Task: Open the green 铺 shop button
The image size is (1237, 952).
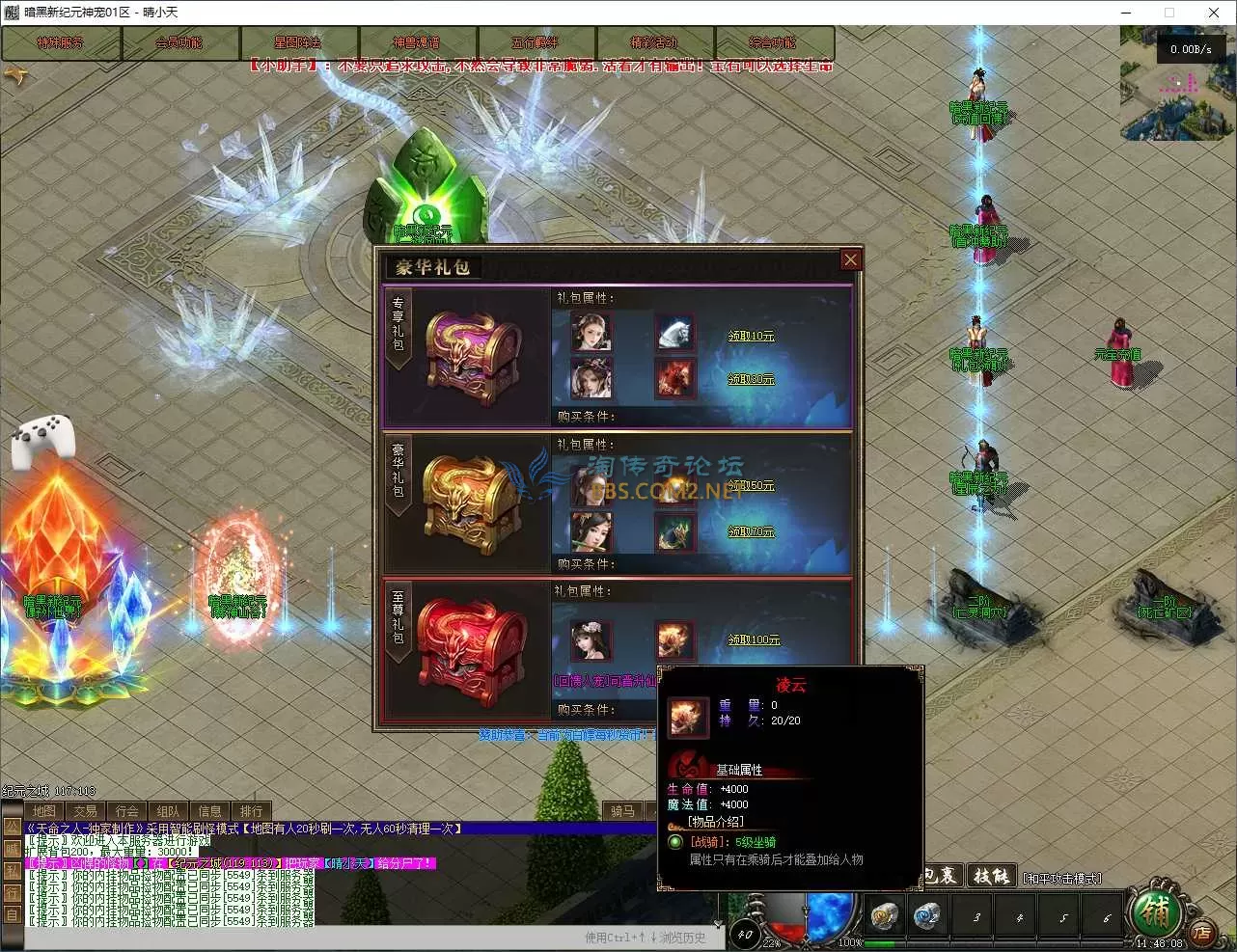Action: (x=1154, y=909)
